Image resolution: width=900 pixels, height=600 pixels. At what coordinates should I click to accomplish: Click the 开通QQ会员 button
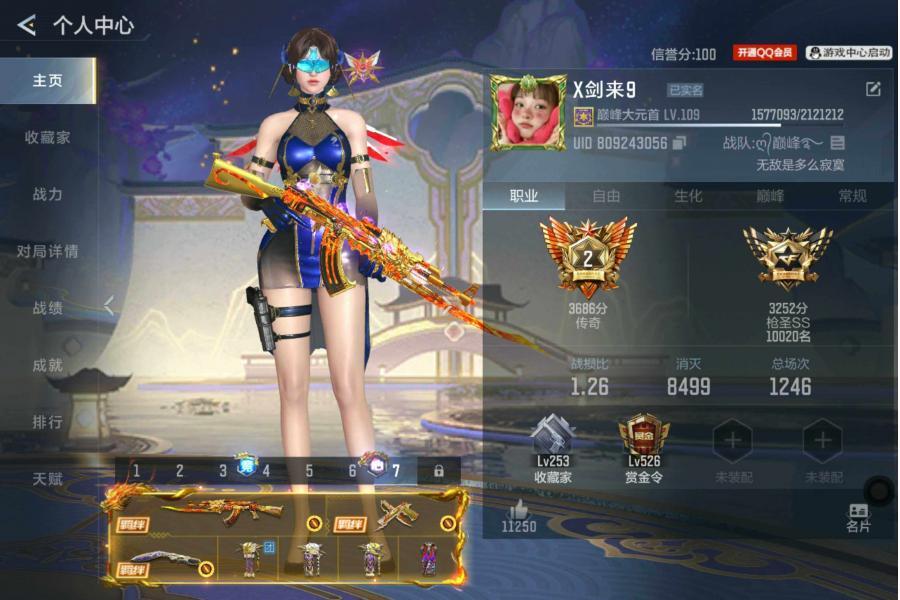pyautogui.click(x=764, y=53)
